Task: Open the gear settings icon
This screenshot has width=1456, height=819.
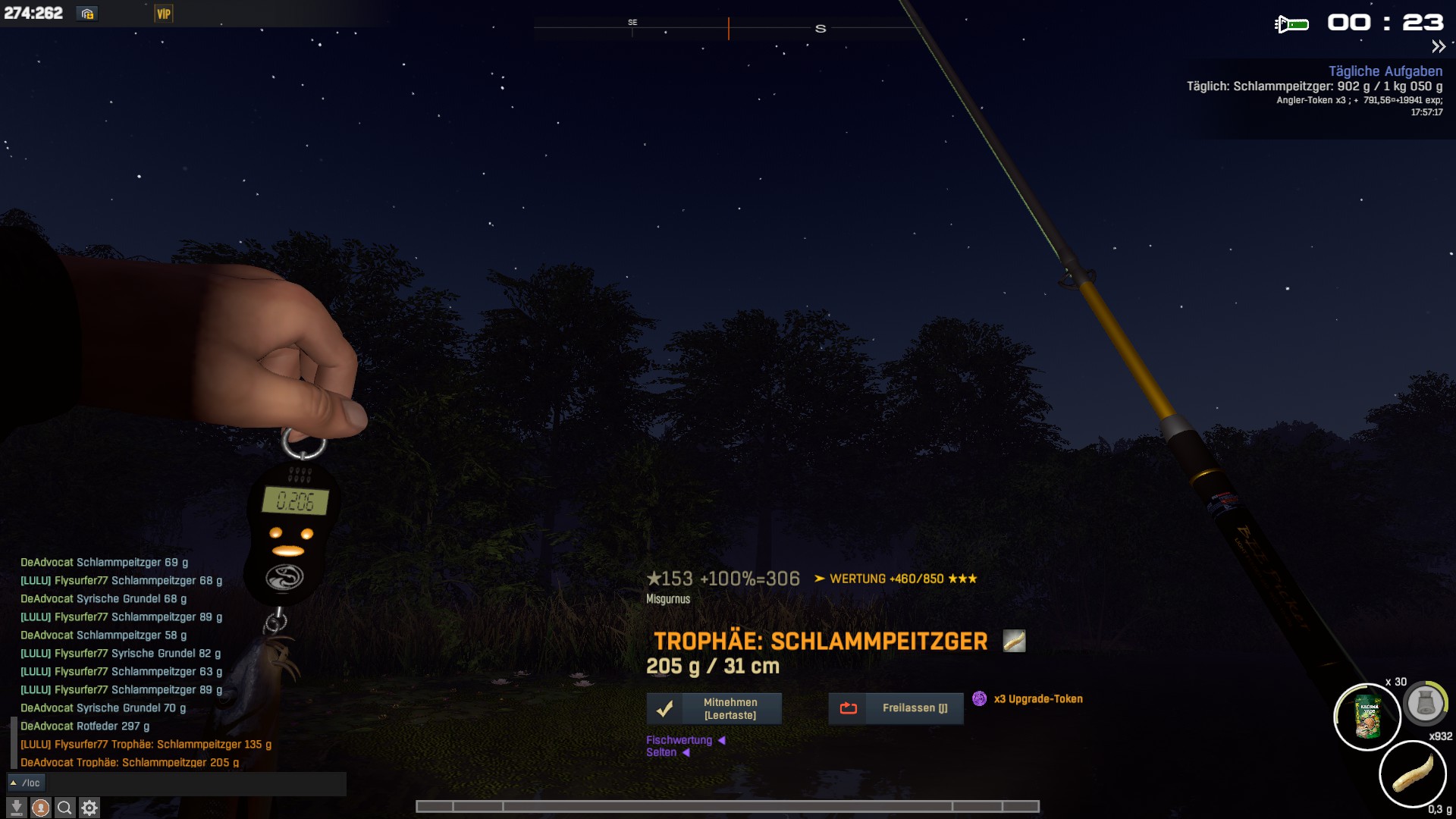Action: [89, 808]
